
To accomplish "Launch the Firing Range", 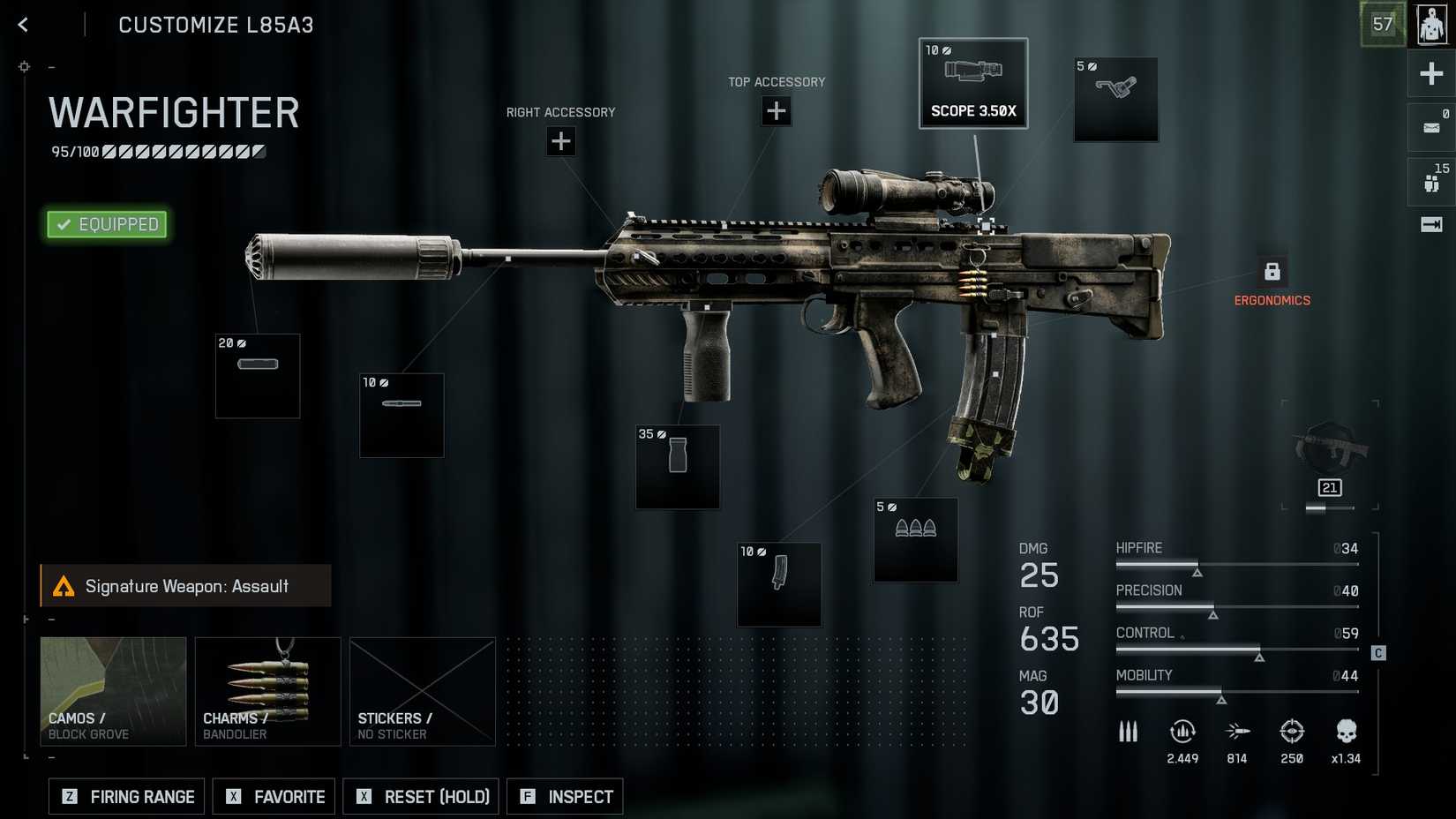I will tap(127, 796).
